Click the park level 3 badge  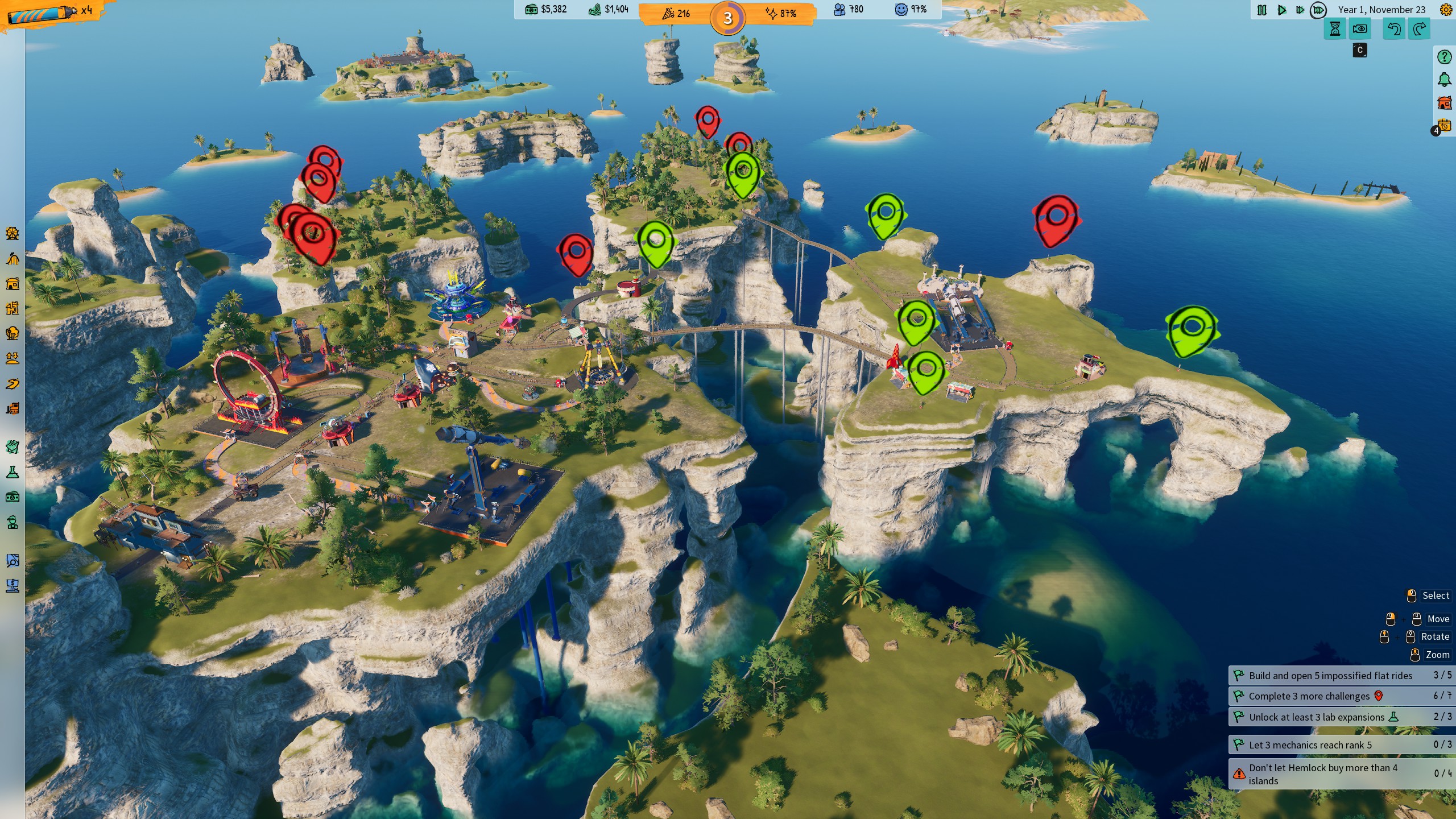727,18
